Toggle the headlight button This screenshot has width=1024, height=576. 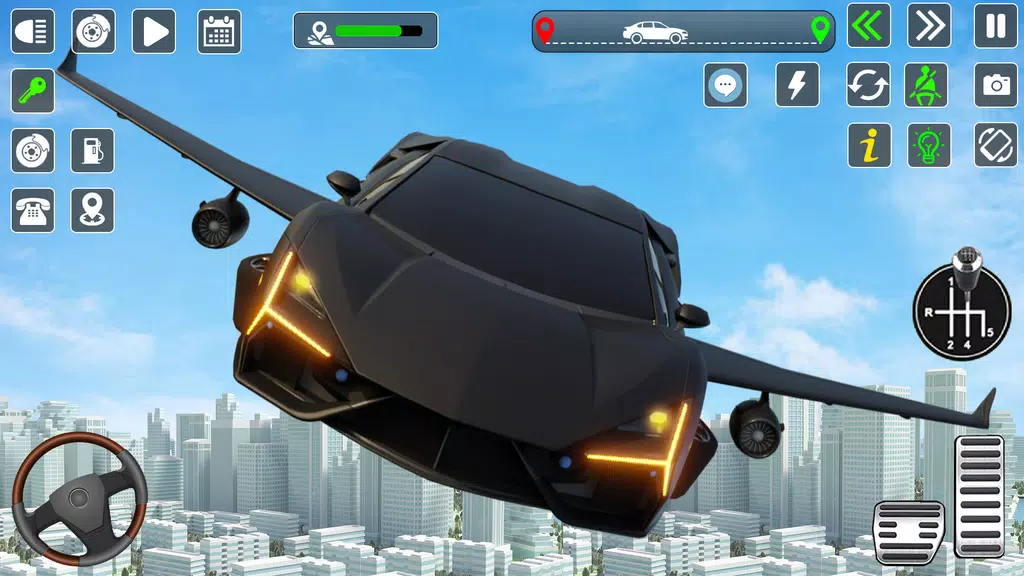point(33,31)
